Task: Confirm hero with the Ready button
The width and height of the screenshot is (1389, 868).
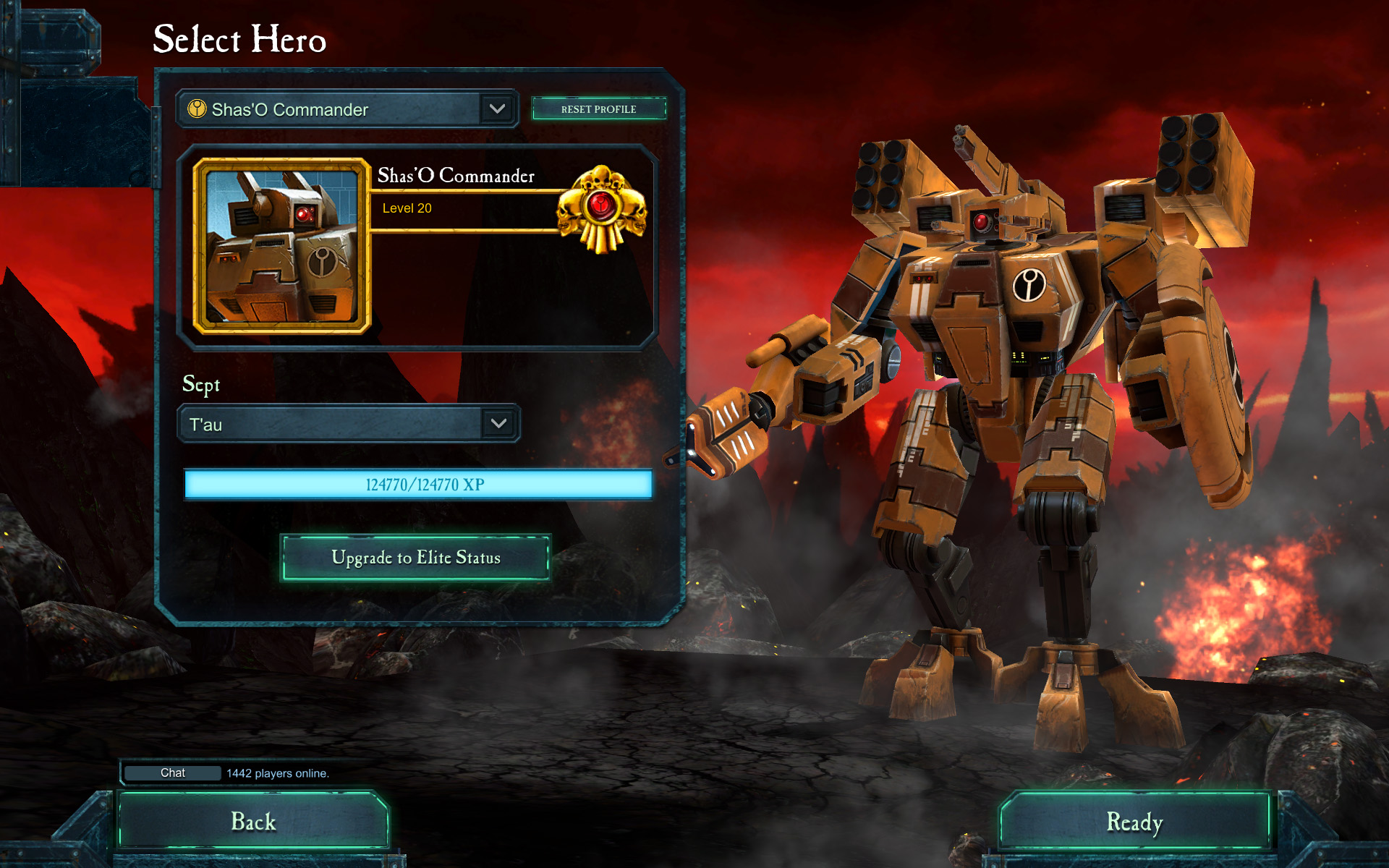Action: tap(1134, 822)
